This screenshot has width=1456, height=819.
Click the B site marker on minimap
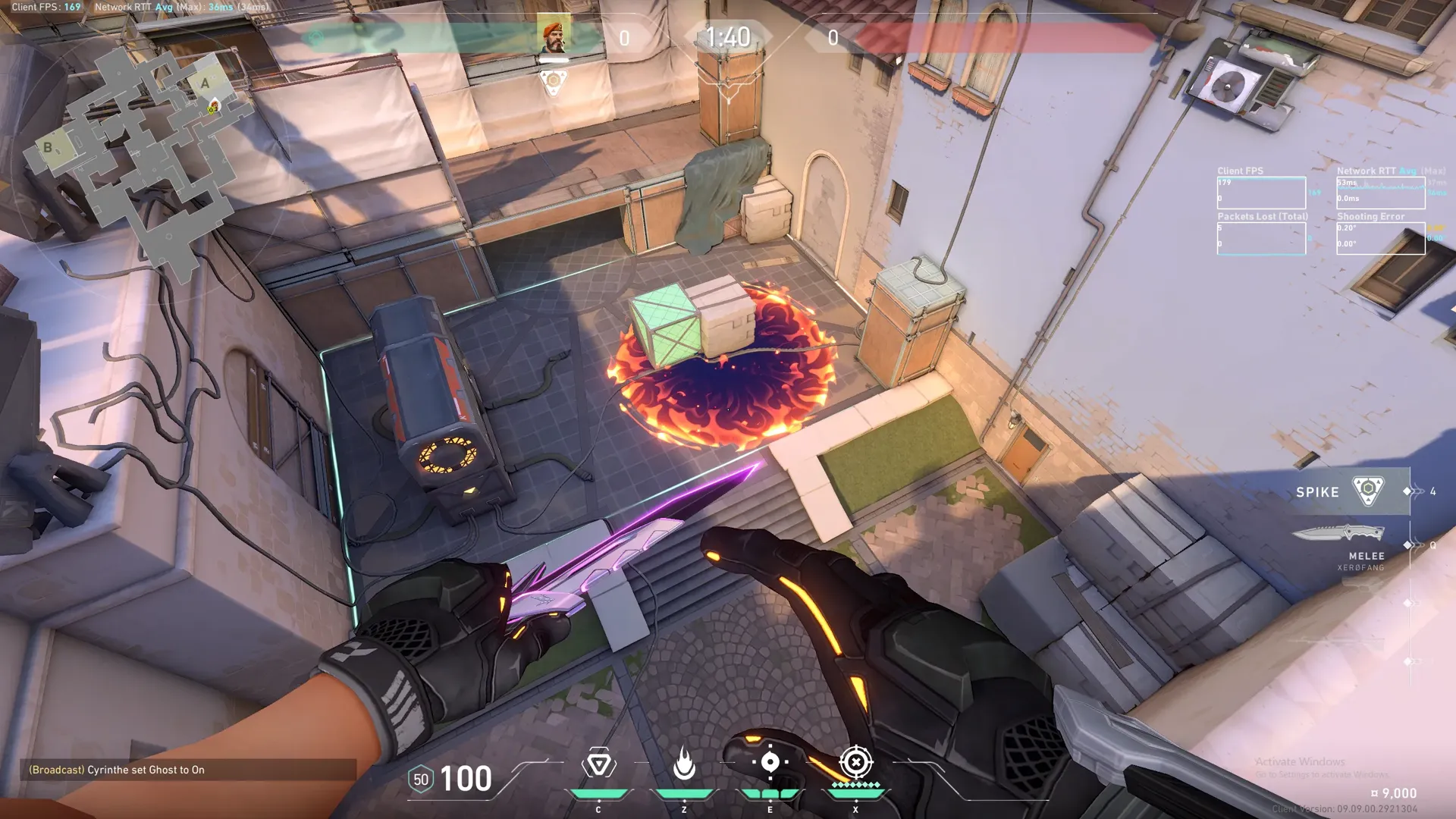tap(48, 147)
